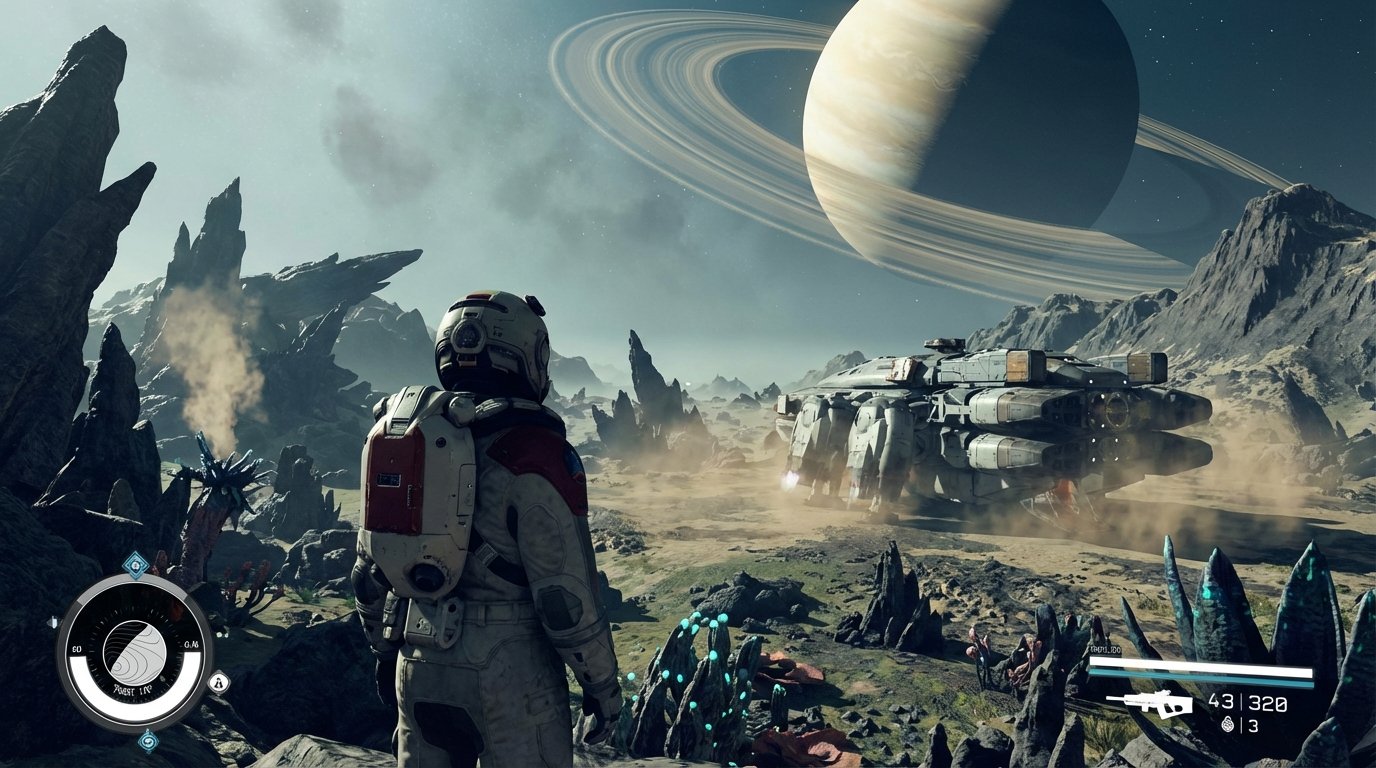Click the grenade icon beside the count of 3
Viewport: 1376px width, 768px height.
coord(1227,724)
